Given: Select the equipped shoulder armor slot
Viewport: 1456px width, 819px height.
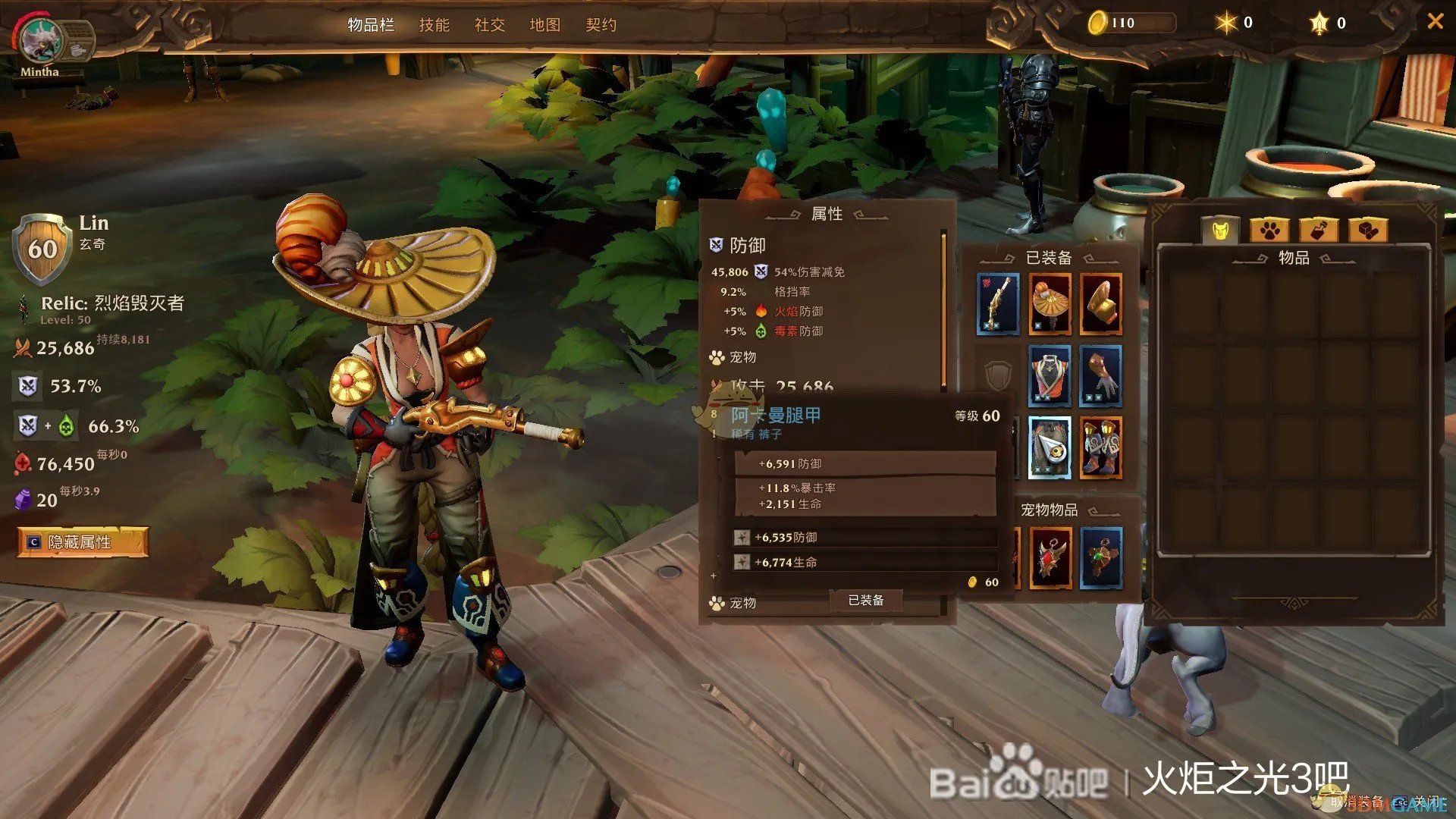Looking at the screenshot, I should 1100,303.
